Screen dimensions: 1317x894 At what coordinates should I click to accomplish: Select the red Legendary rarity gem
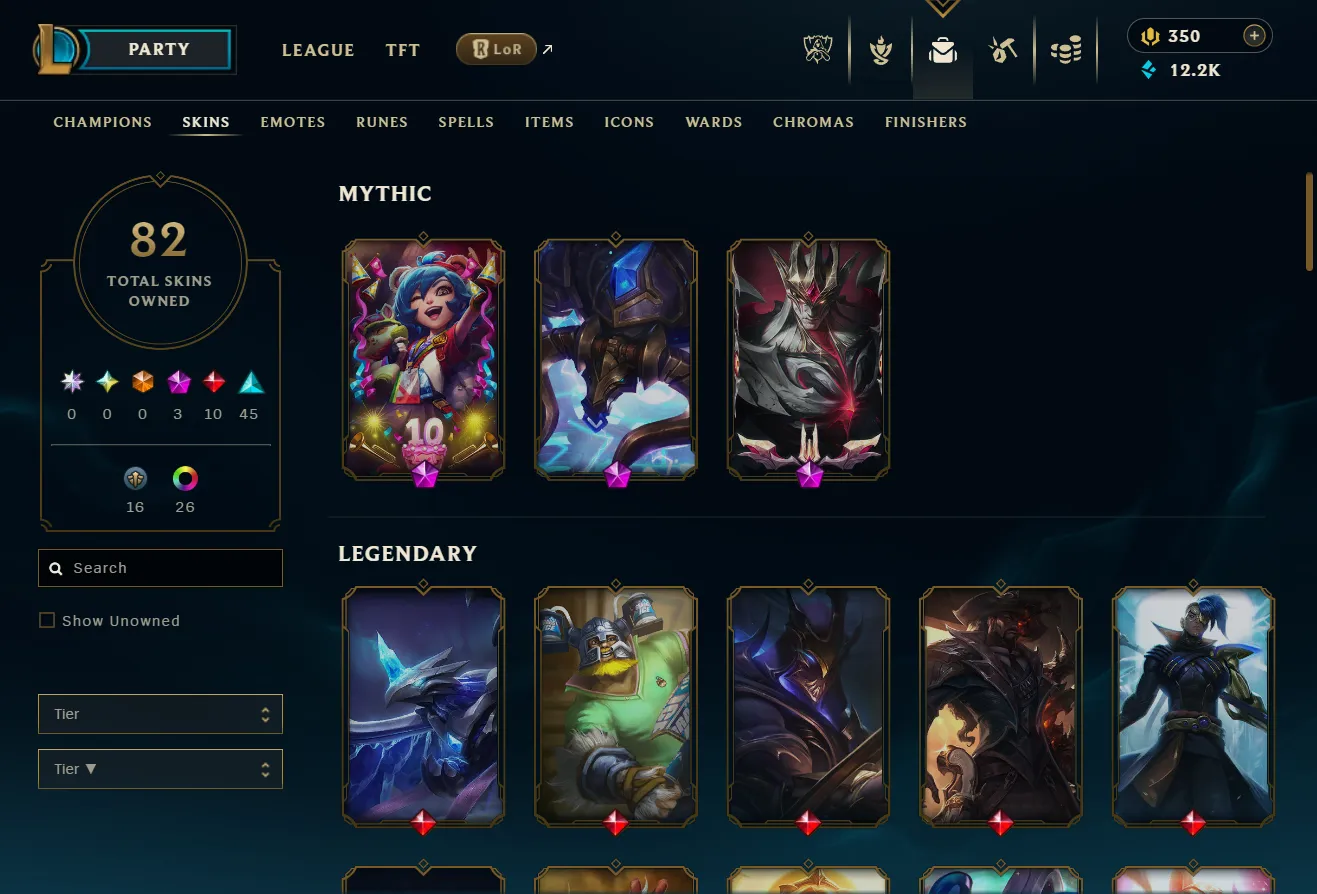tap(213, 381)
